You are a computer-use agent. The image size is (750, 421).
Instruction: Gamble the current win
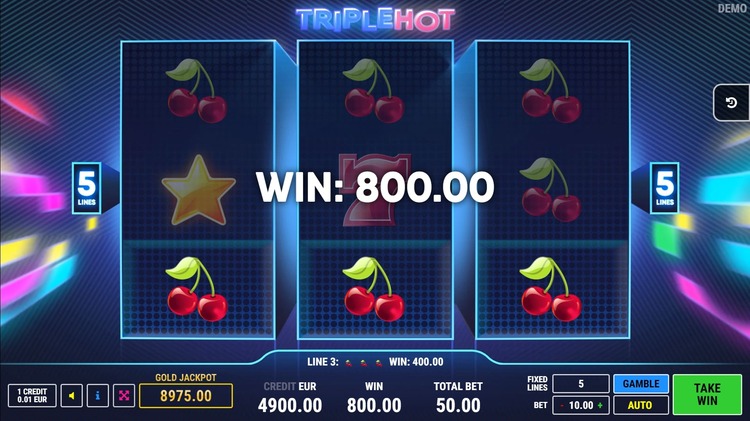pyautogui.click(x=641, y=384)
